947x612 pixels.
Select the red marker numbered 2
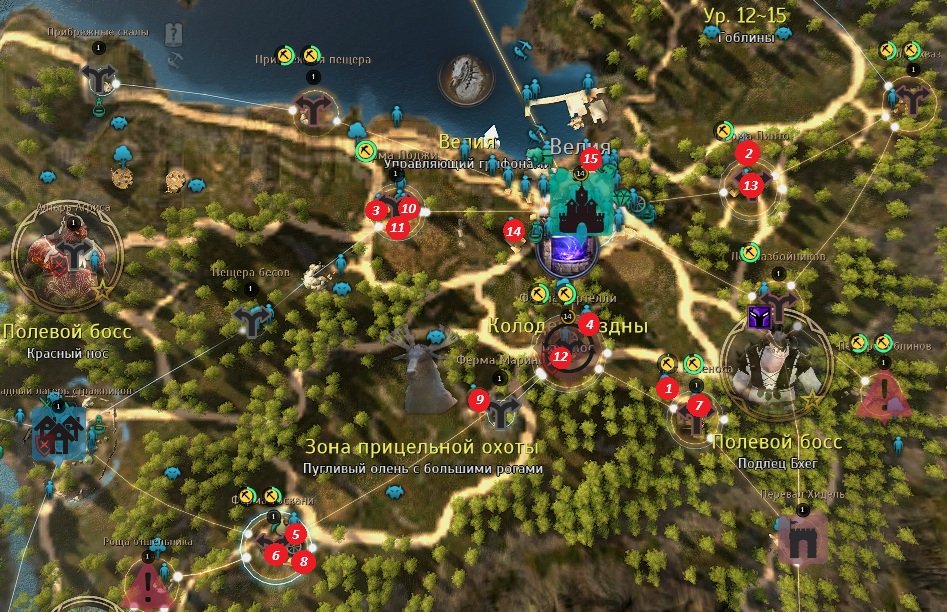[x=746, y=153]
